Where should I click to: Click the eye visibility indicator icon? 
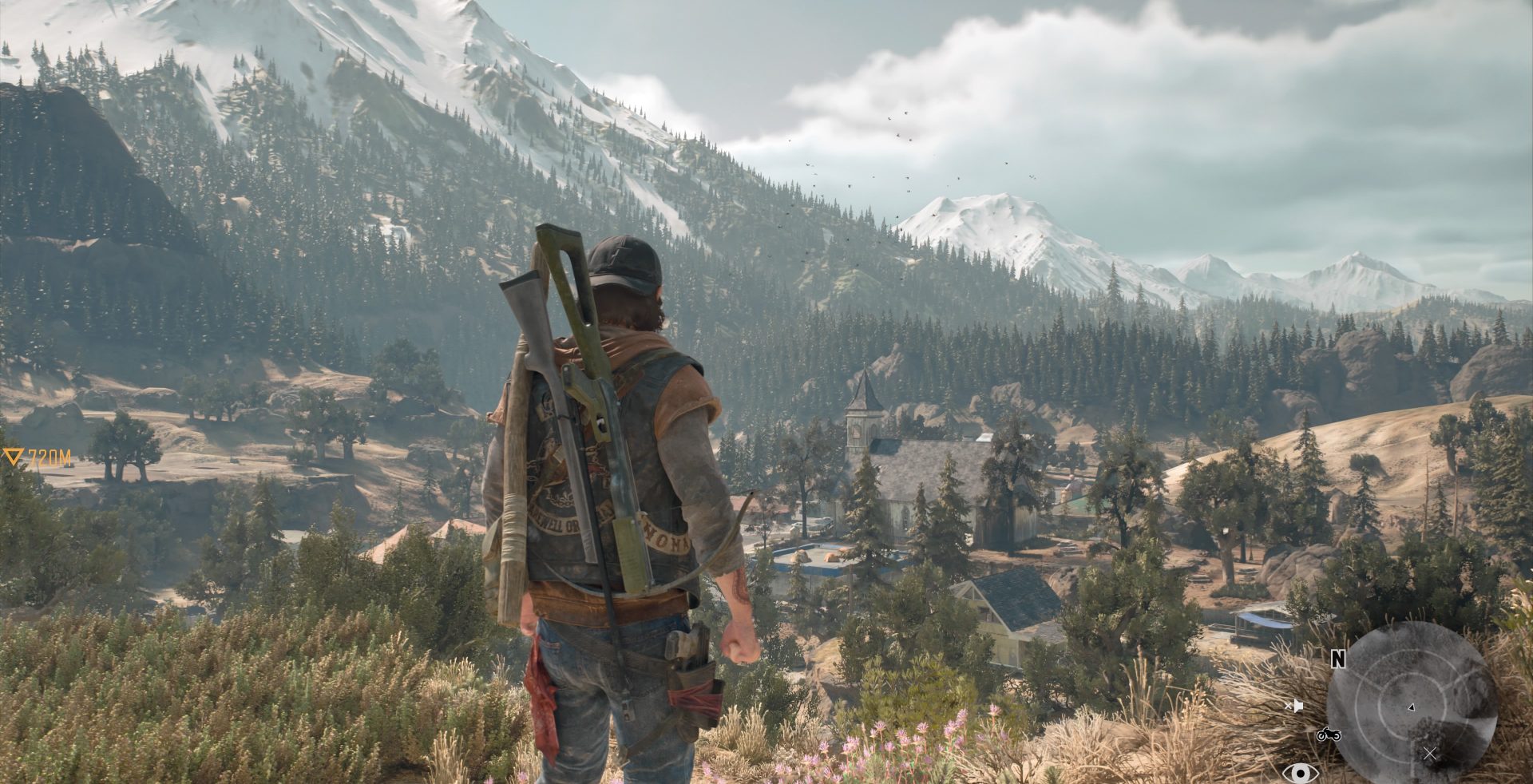coord(1300,772)
